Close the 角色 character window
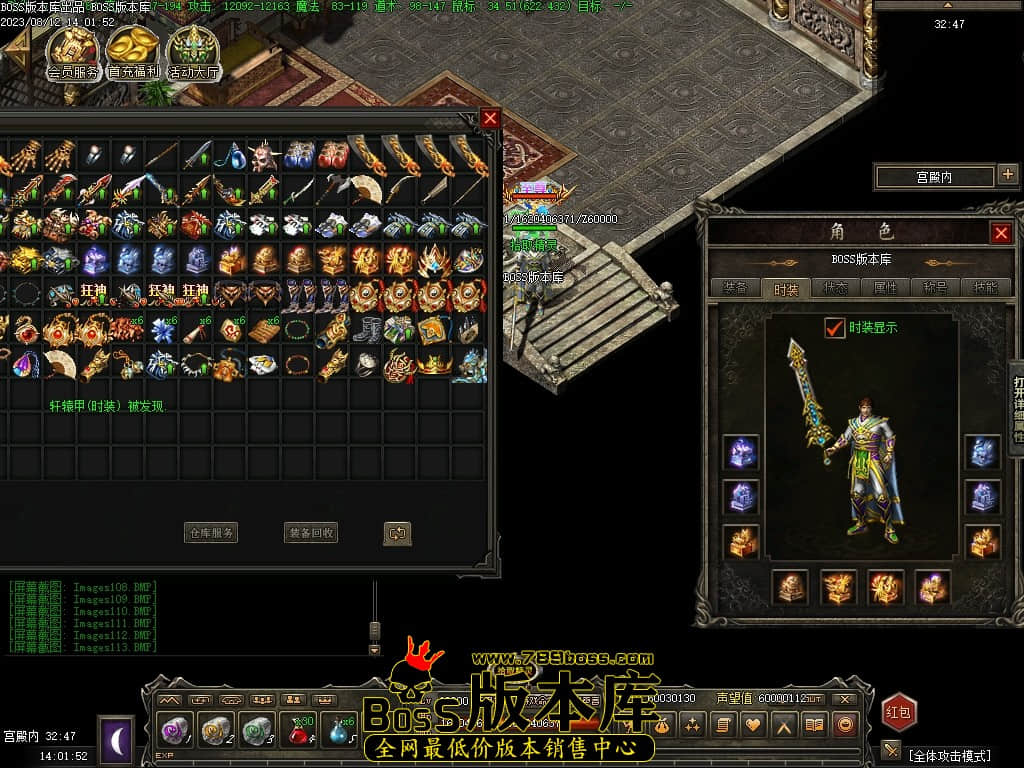The image size is (1024, 768). coord(1001,233)
